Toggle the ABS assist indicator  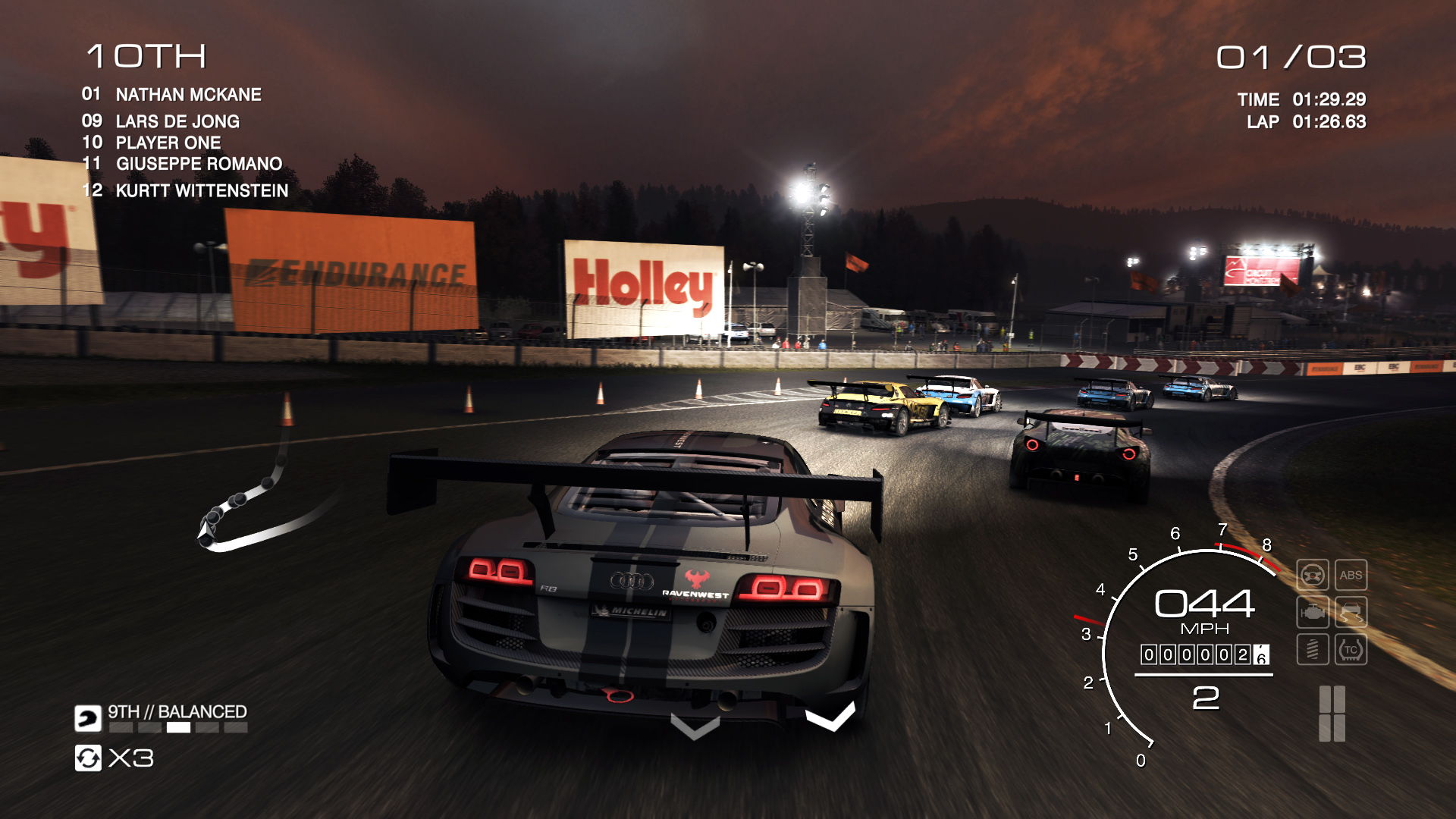click(x=1351, y=575)
